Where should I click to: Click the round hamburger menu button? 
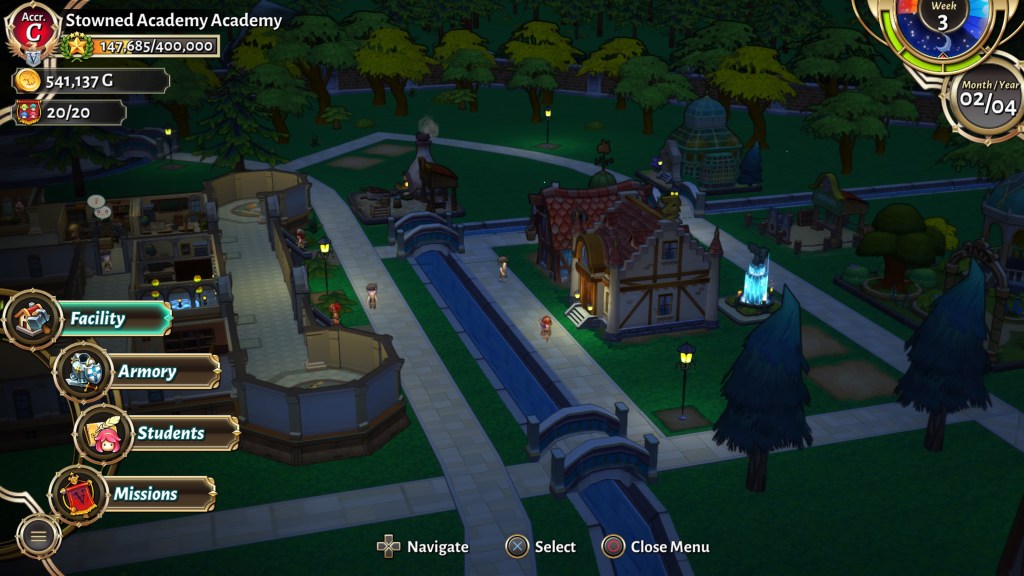click(x=39, y=536)
